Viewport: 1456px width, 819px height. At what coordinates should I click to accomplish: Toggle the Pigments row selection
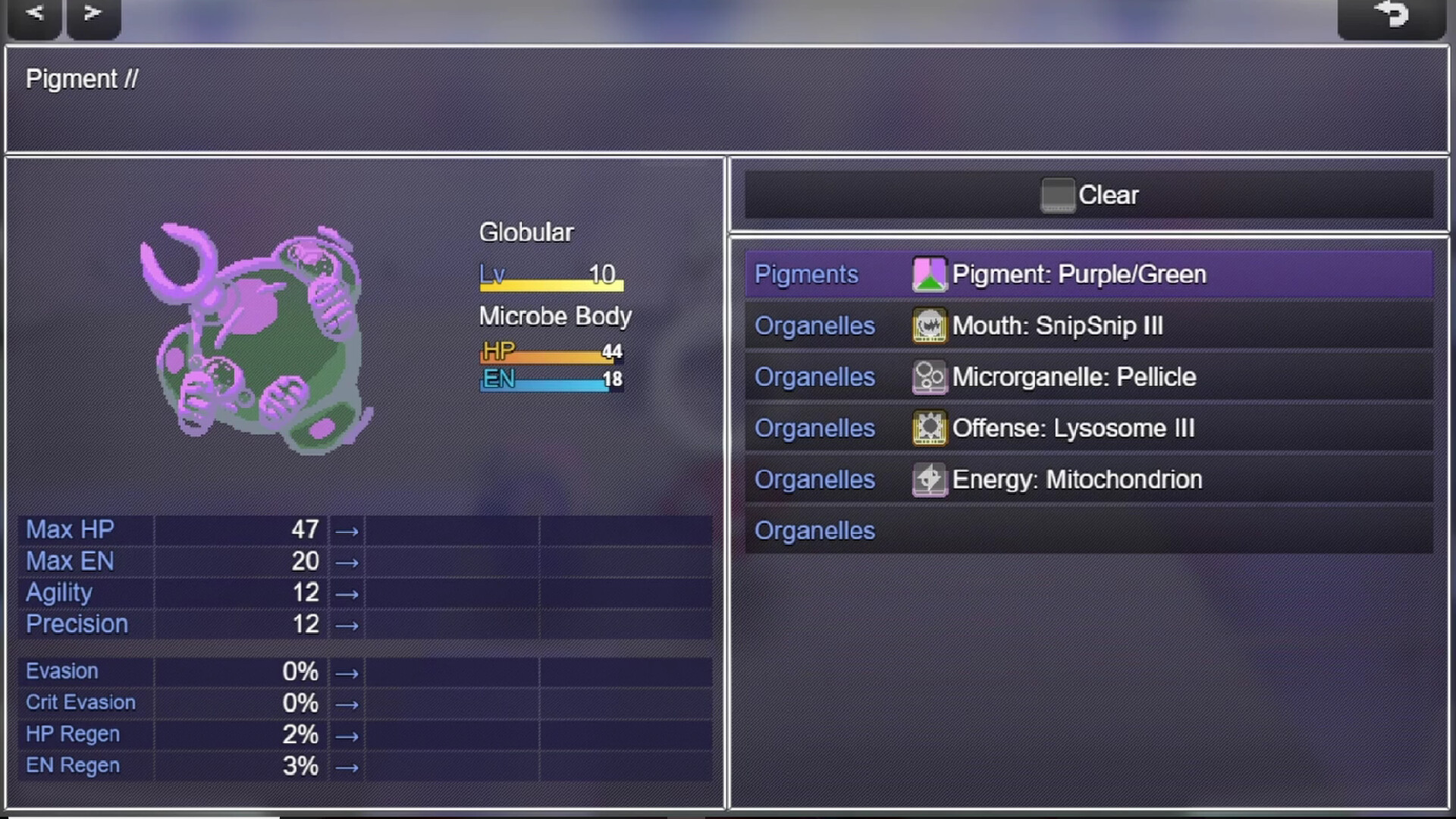[x=806, y=275]
